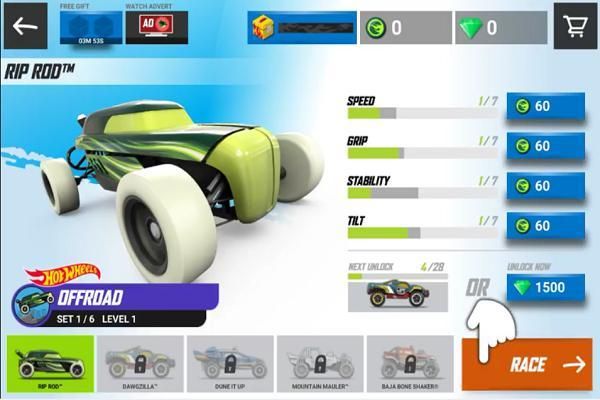Go back with the arrow button

click(x=25, y=27)
